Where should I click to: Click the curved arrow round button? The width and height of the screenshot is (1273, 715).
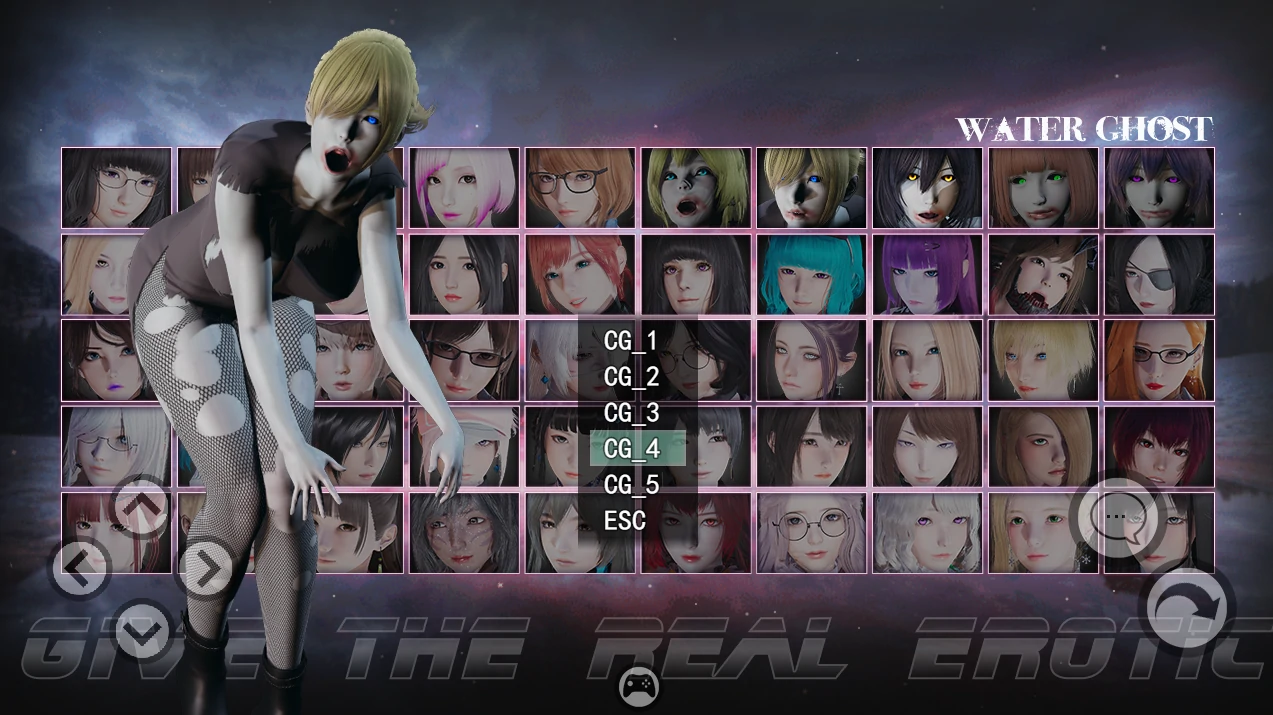click(x=1186, y=606)
